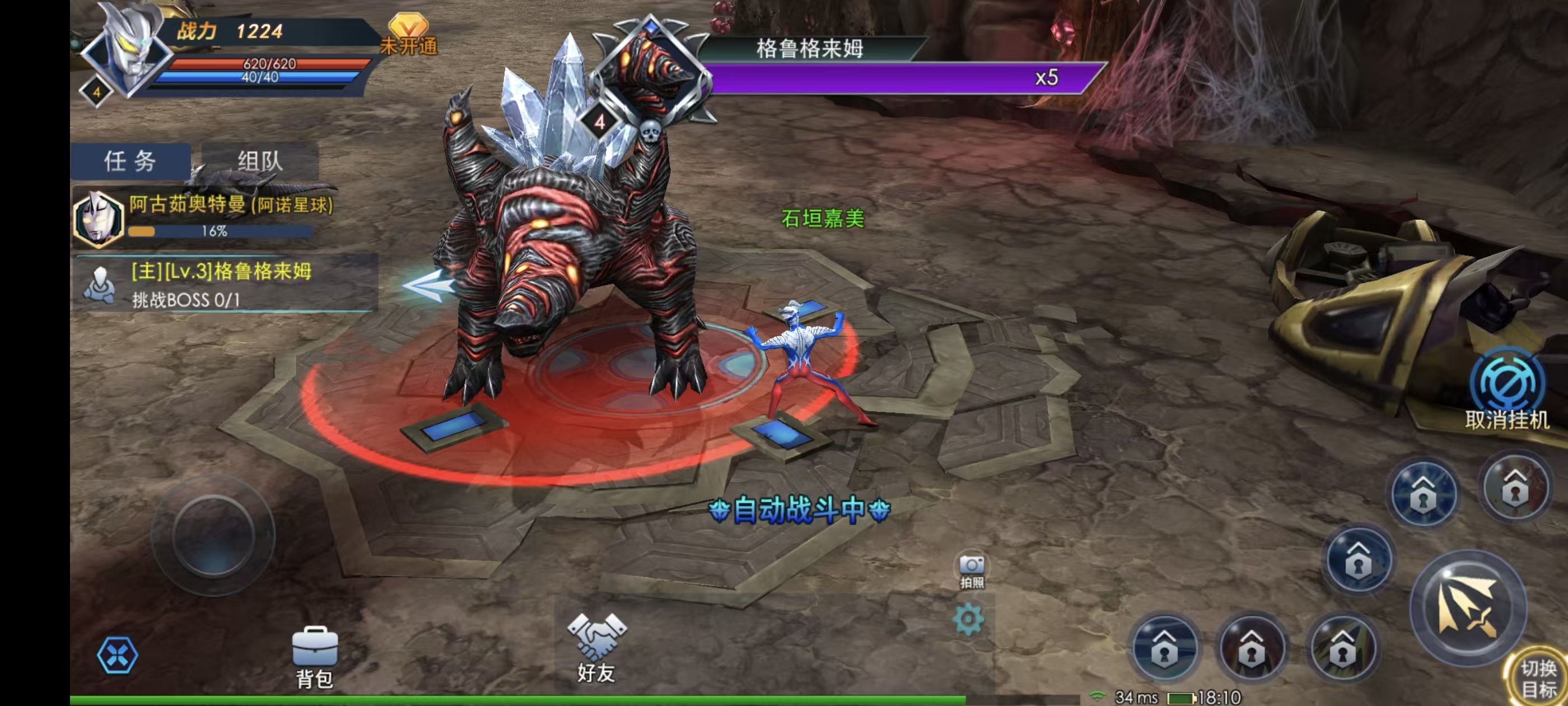
Task: Open the 组队 team tab
Action: (x=260, y=161)
